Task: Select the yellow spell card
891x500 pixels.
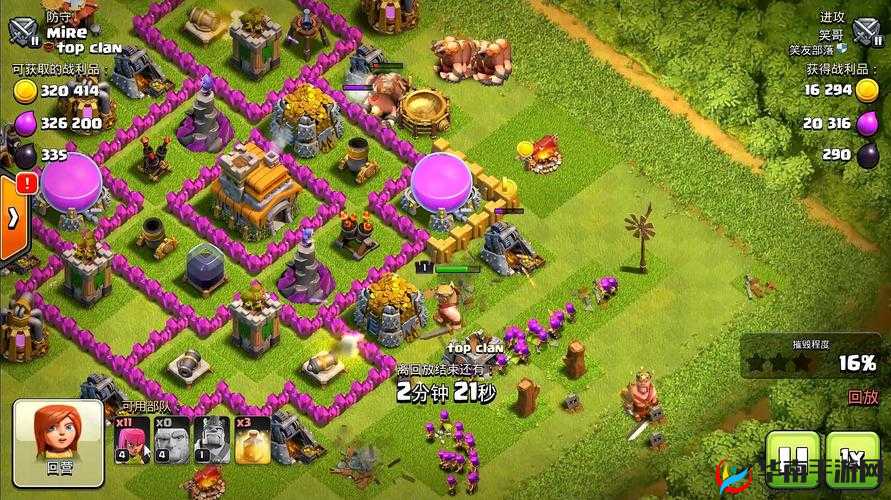Action: pos(250,439)
